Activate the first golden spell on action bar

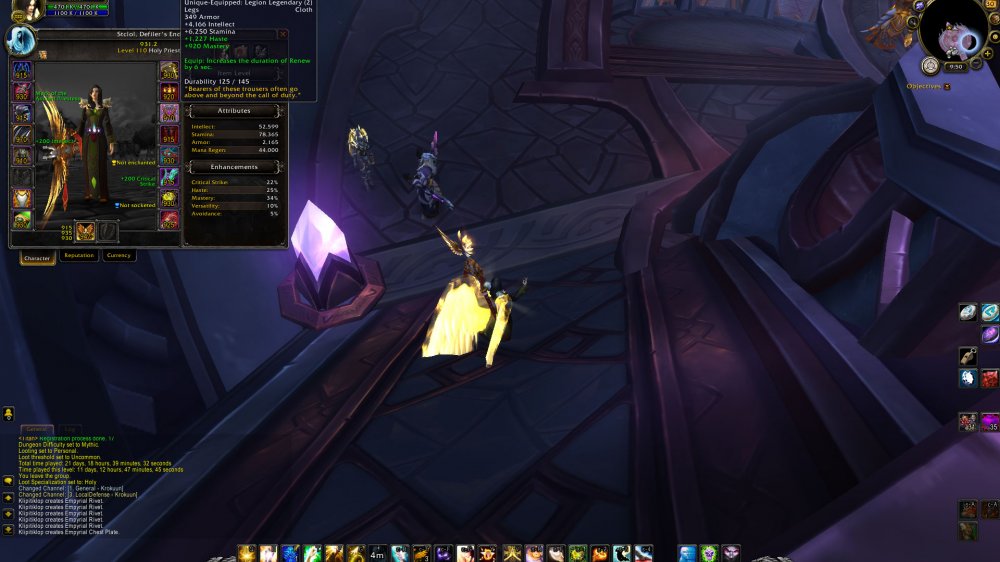[246, 553]
